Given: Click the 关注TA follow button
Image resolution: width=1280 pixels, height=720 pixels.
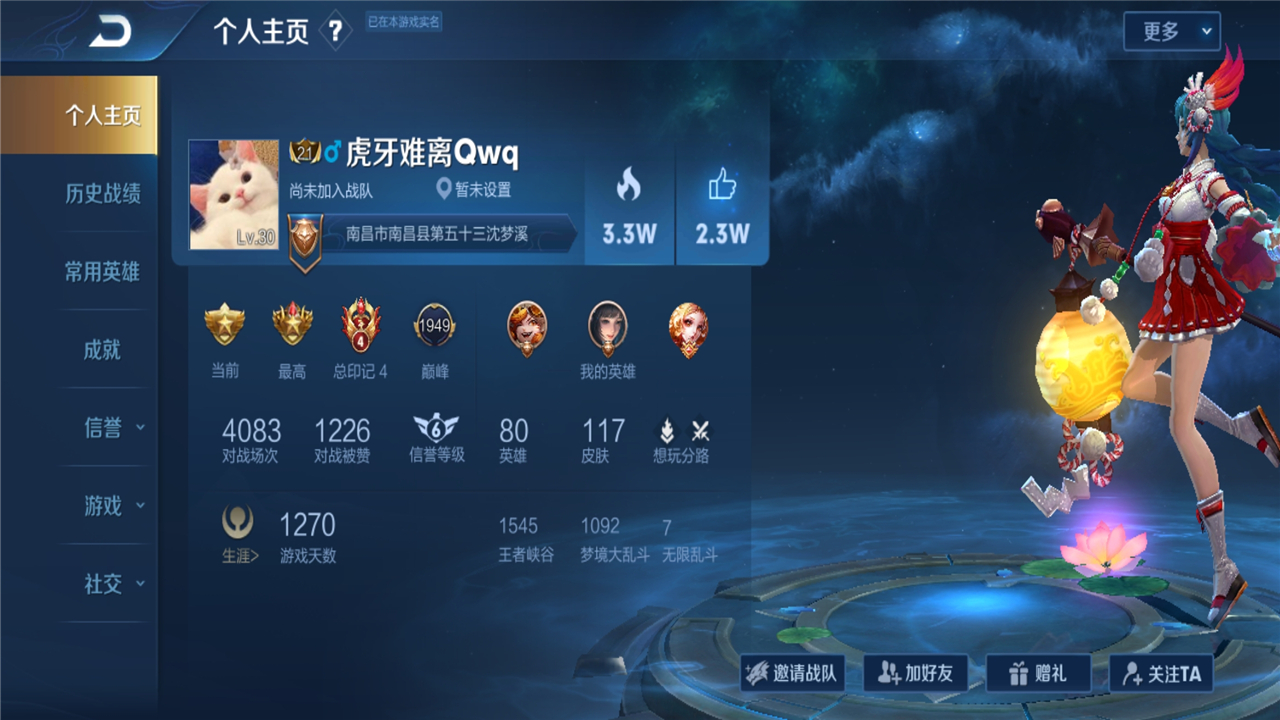Looking at the screenshot, I should [1162, 672].
